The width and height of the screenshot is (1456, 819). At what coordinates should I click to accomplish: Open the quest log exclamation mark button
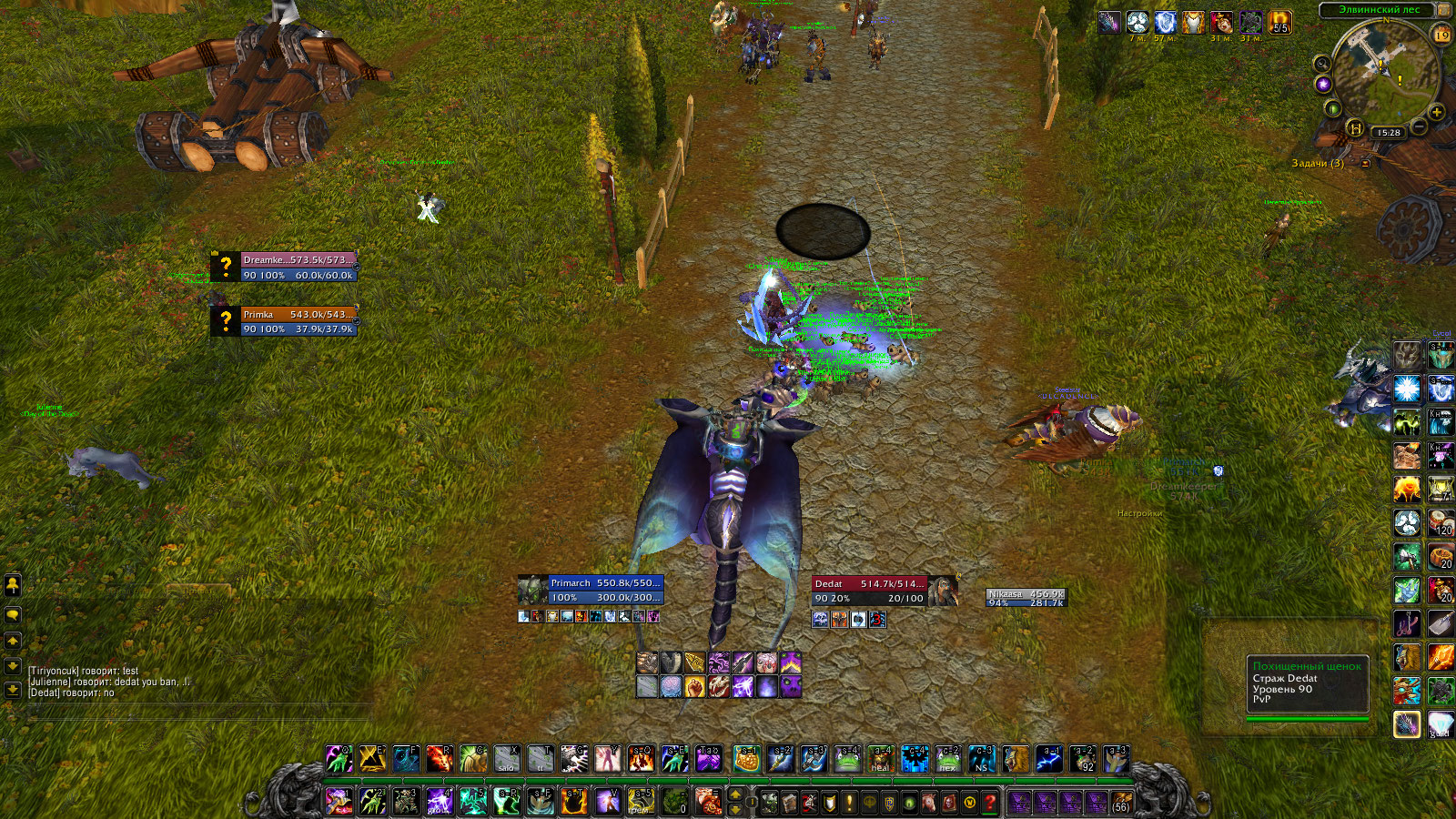click(849, 803)
